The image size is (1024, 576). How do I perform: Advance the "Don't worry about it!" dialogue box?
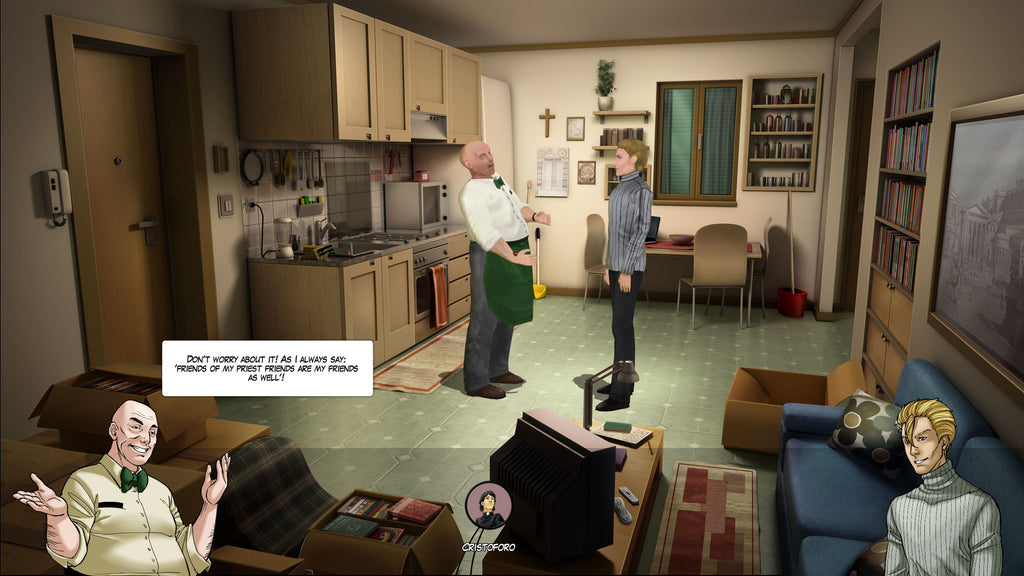(267, 368)
